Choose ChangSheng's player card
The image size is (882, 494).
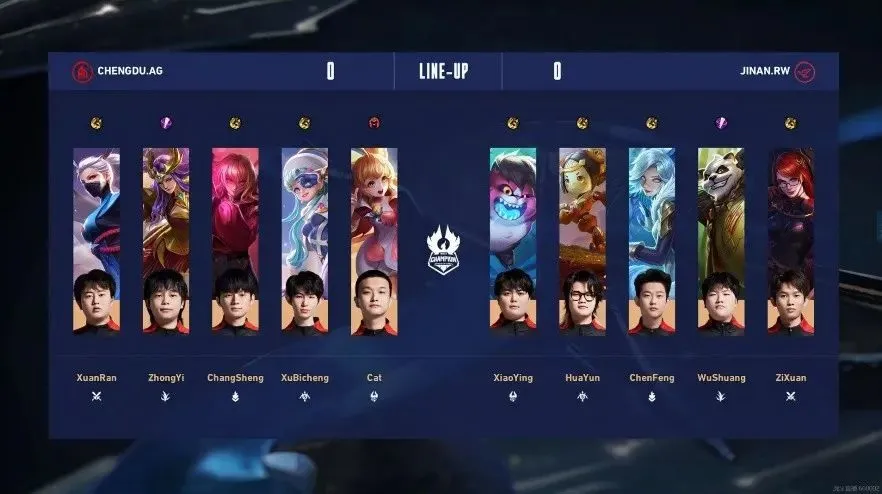coord(235,241)
